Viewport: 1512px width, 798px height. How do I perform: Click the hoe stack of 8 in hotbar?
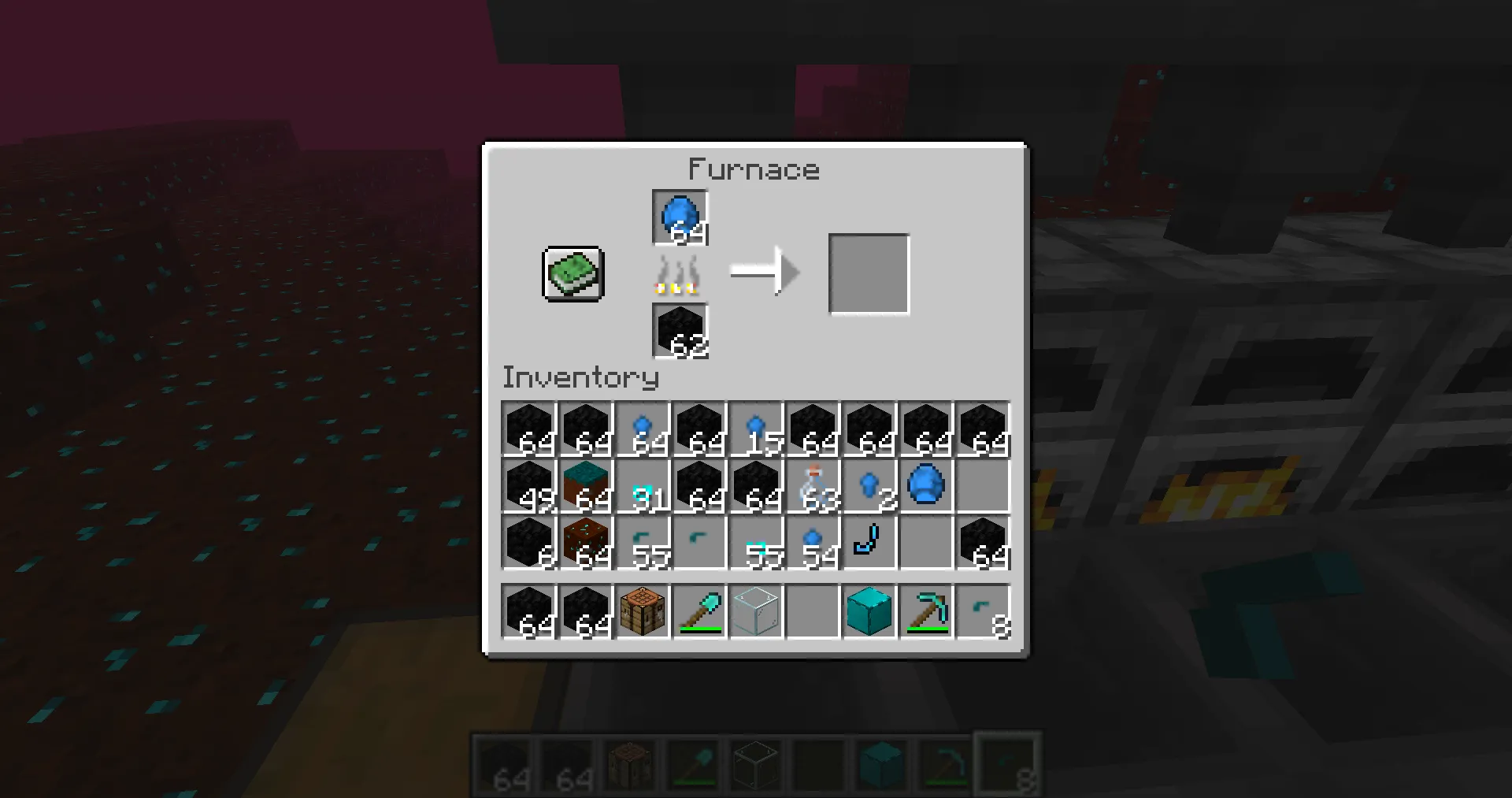(983, 611)
